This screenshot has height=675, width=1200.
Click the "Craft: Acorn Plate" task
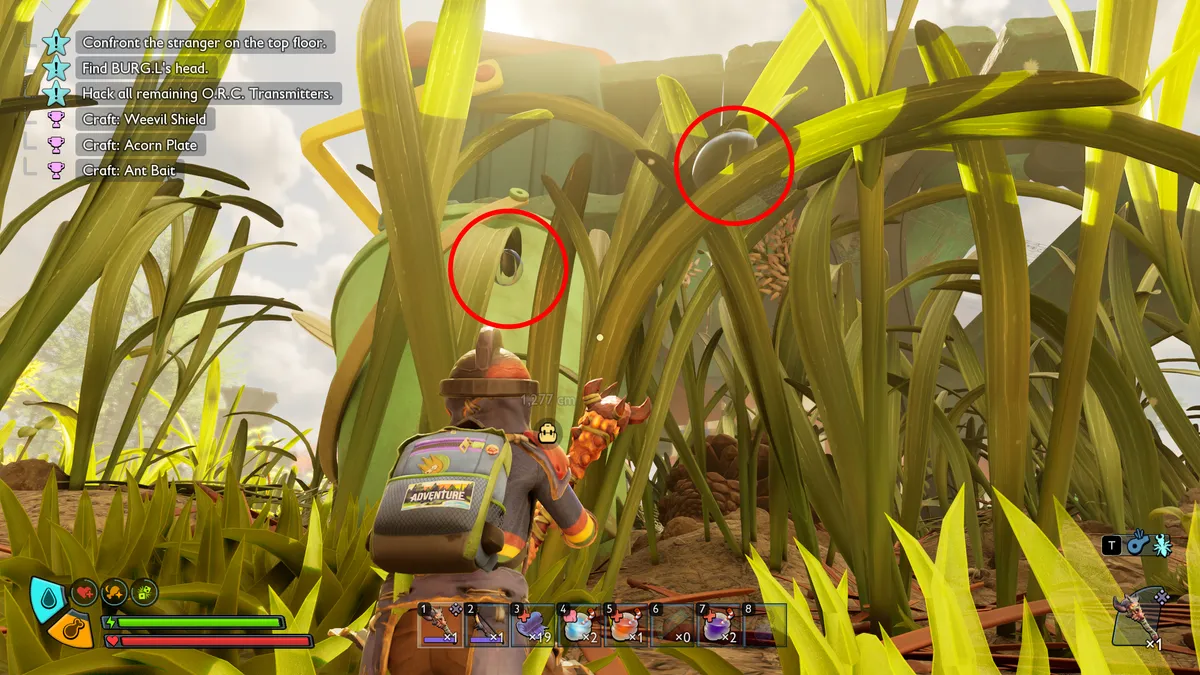(x=140, y=146)
